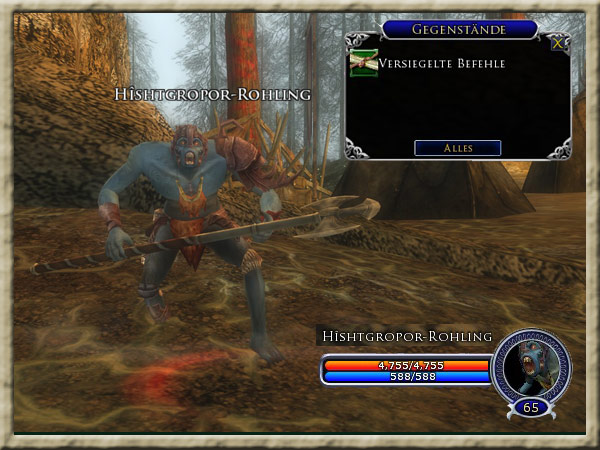
Task: Close the Gegenstände loot window
Action: [558, 42]
